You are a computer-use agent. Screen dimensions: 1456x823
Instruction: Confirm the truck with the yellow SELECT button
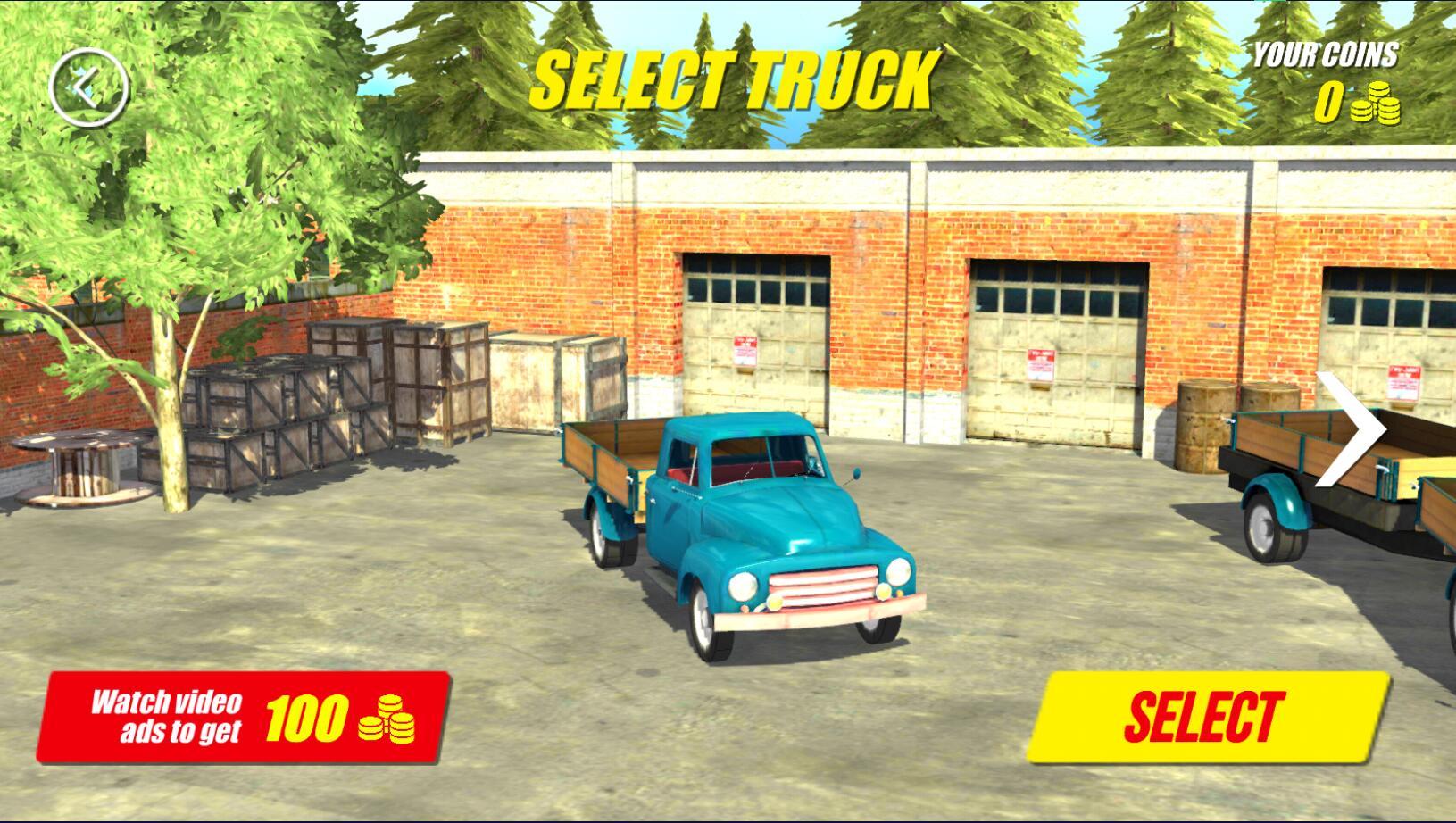pyautogui.click(x=1206, y=716)
